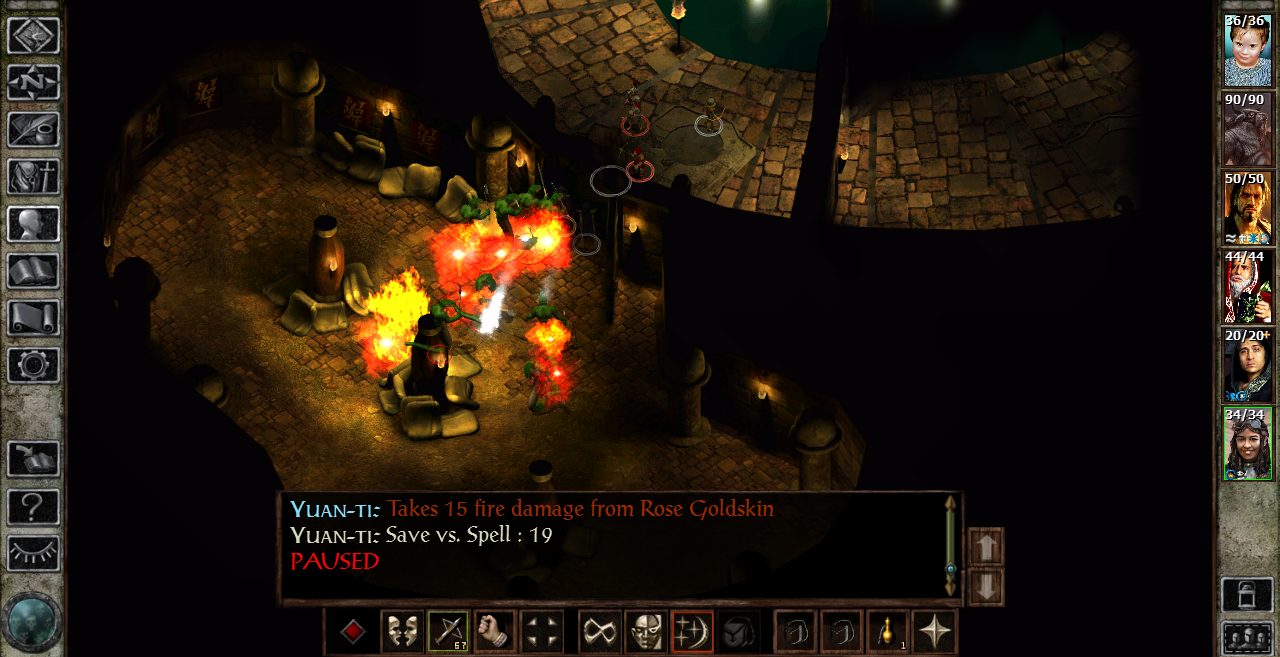Viewport: 1280px width, 657px height.
Task: Use the potion flask quick item
Action: click(889, 632)
